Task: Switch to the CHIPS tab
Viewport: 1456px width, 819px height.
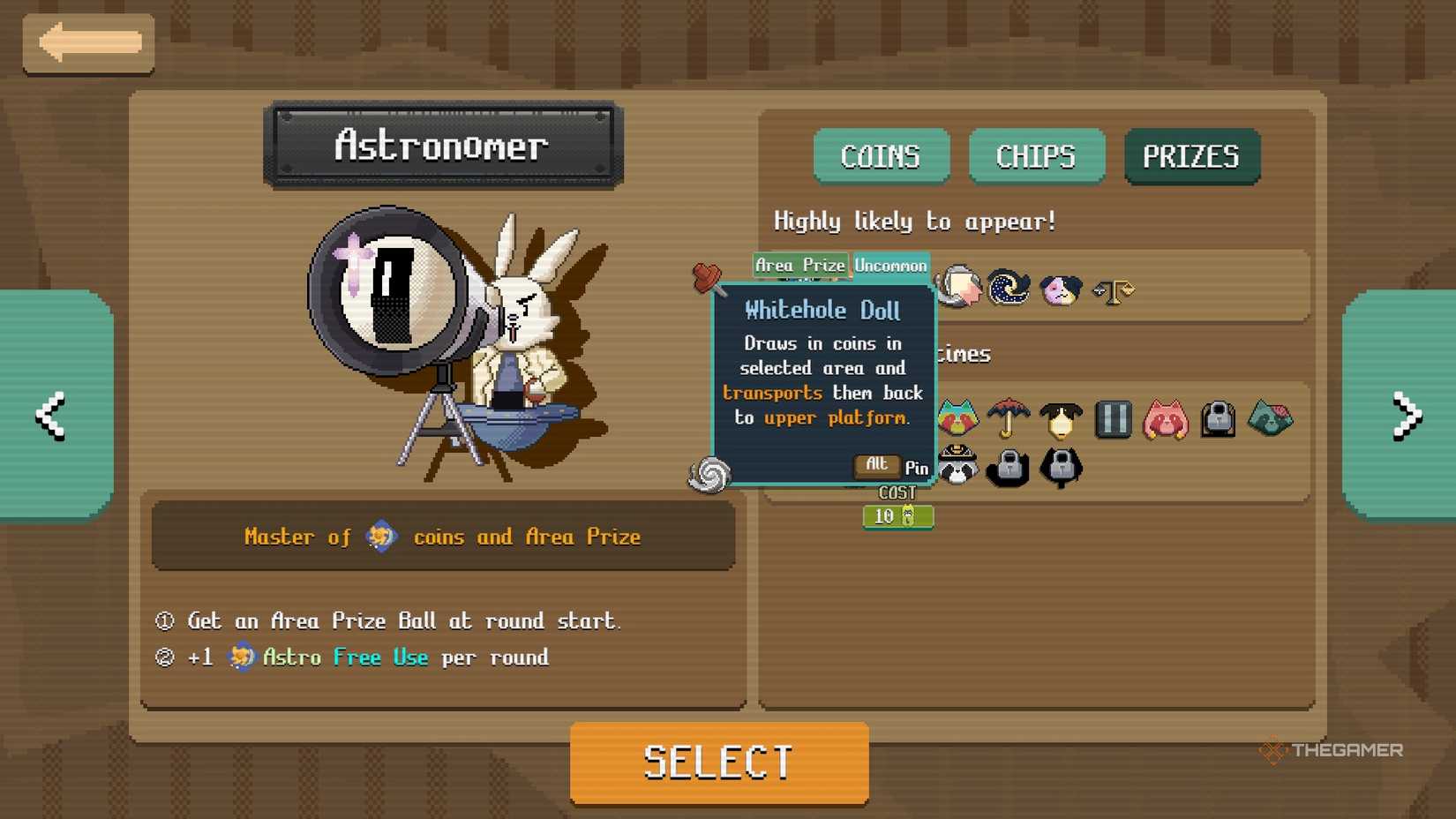Action: click(x=1036, y=156)
